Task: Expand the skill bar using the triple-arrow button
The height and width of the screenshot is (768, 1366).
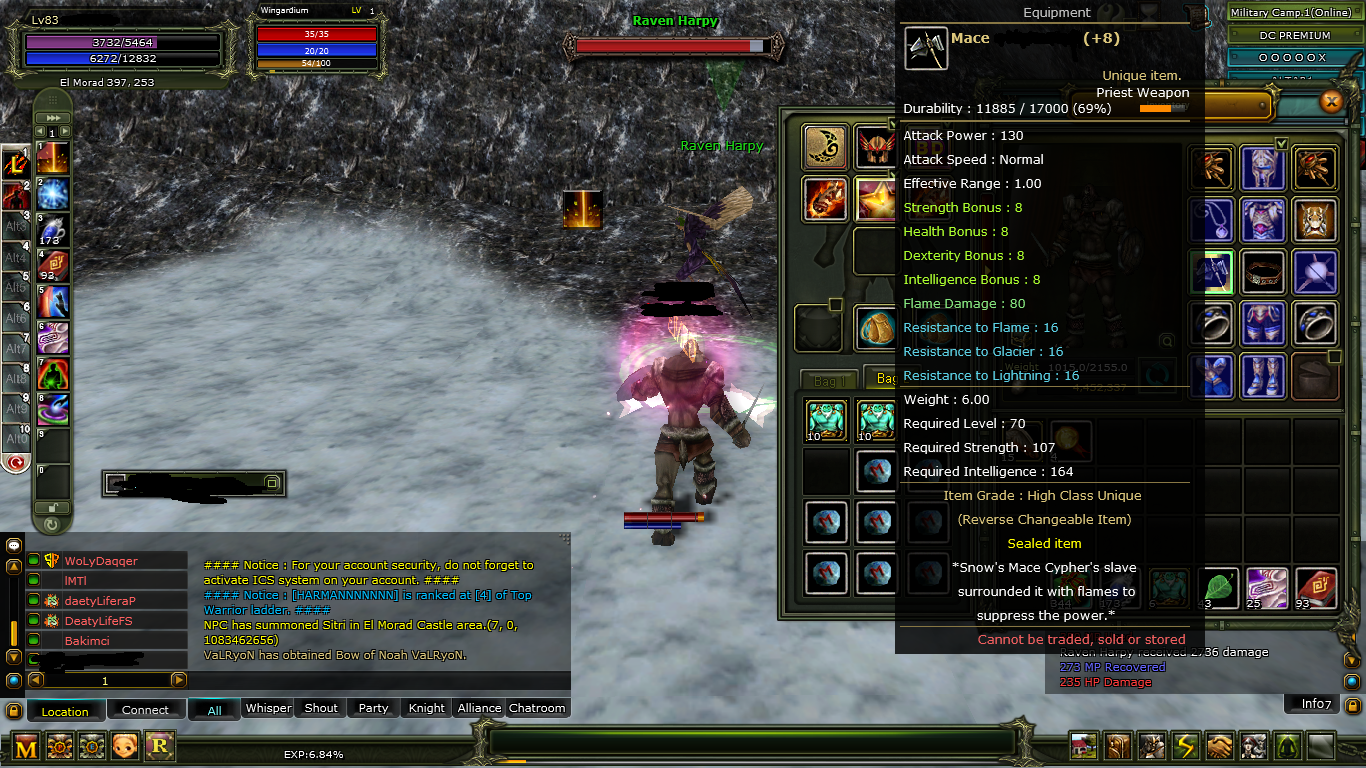Action: pyautogui.click(x=52, y=117)
